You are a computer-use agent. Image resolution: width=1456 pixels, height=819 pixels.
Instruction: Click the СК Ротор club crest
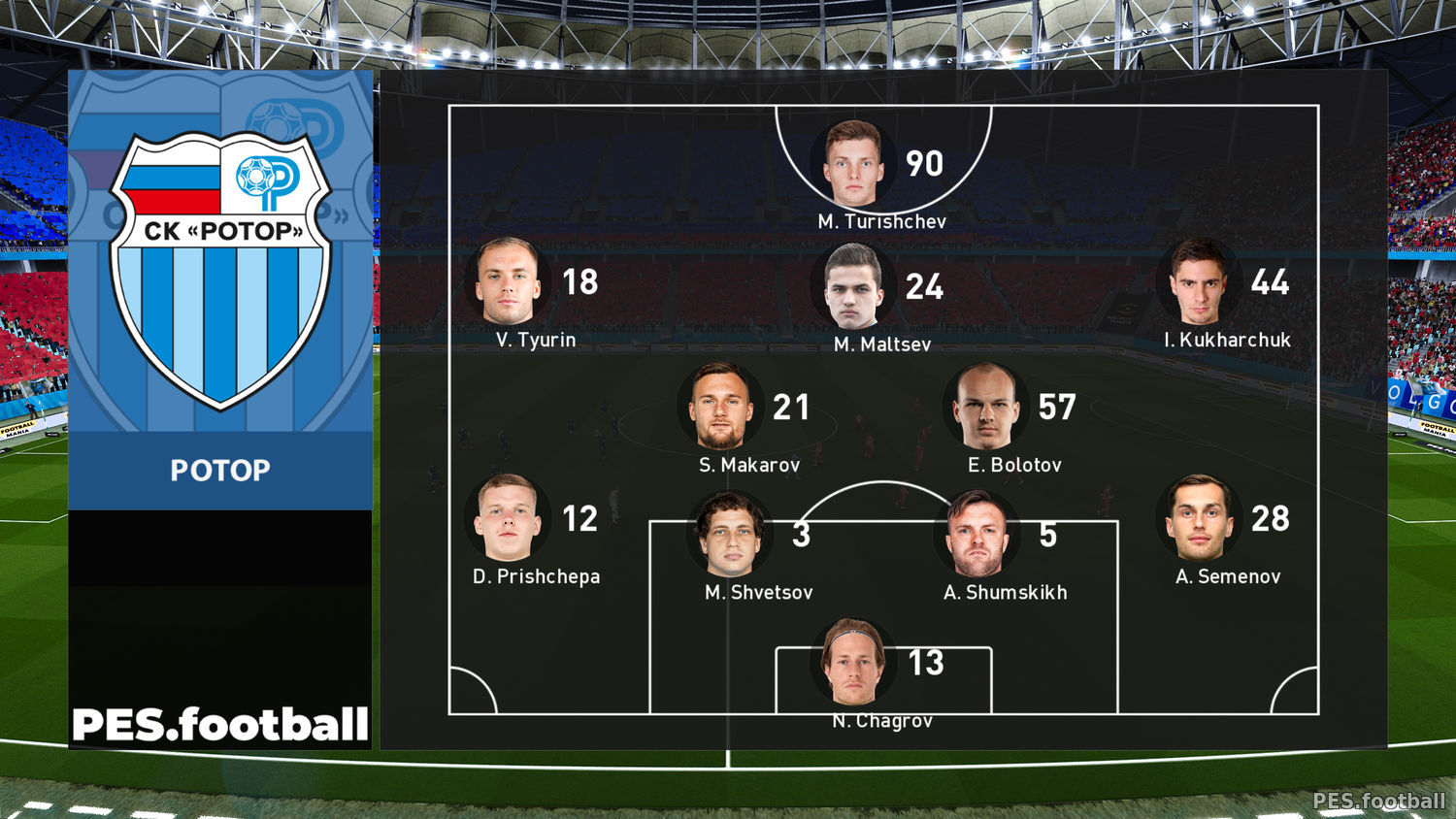tap(220, 269)
